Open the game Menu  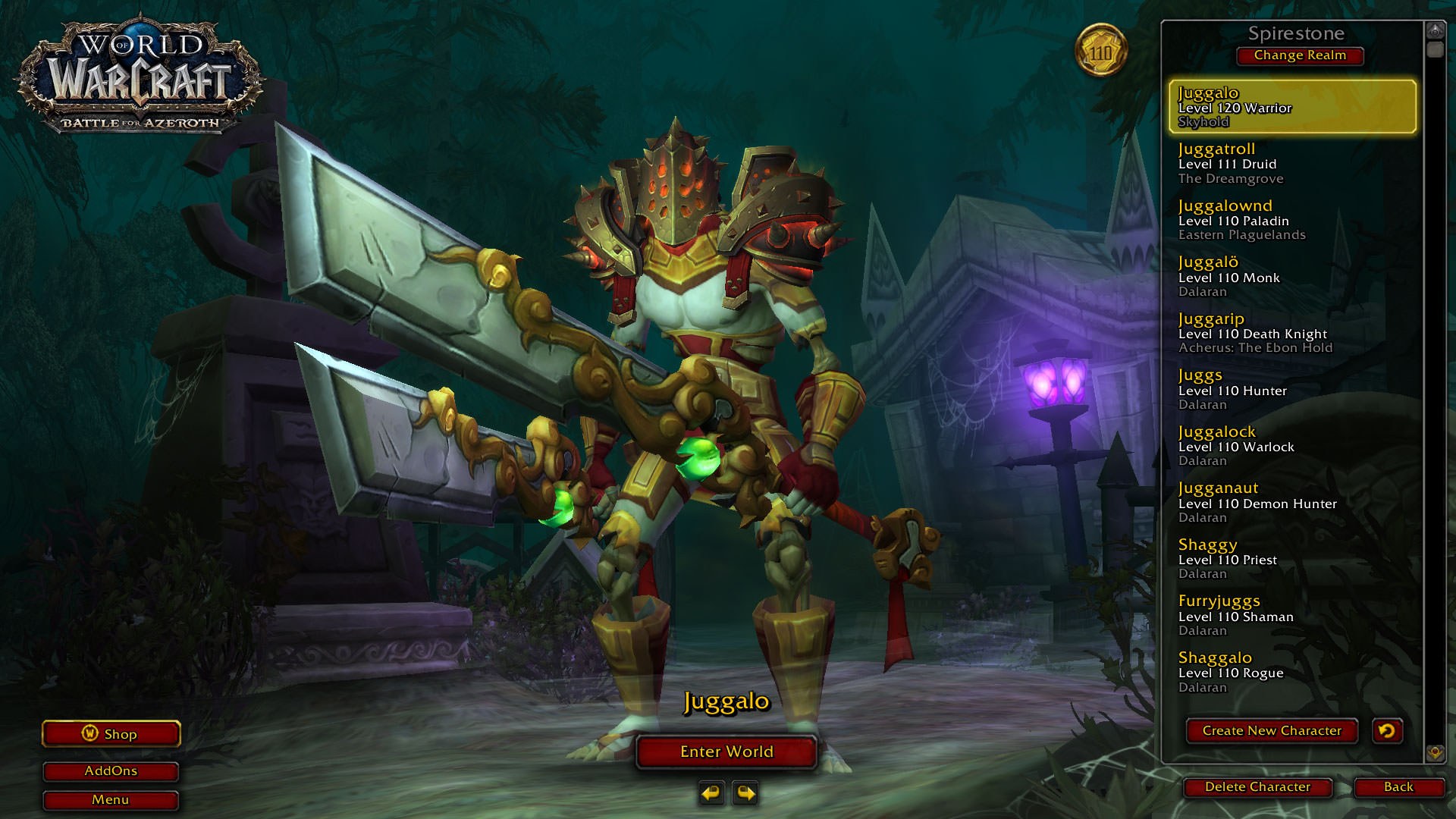(x=111, y=800)
